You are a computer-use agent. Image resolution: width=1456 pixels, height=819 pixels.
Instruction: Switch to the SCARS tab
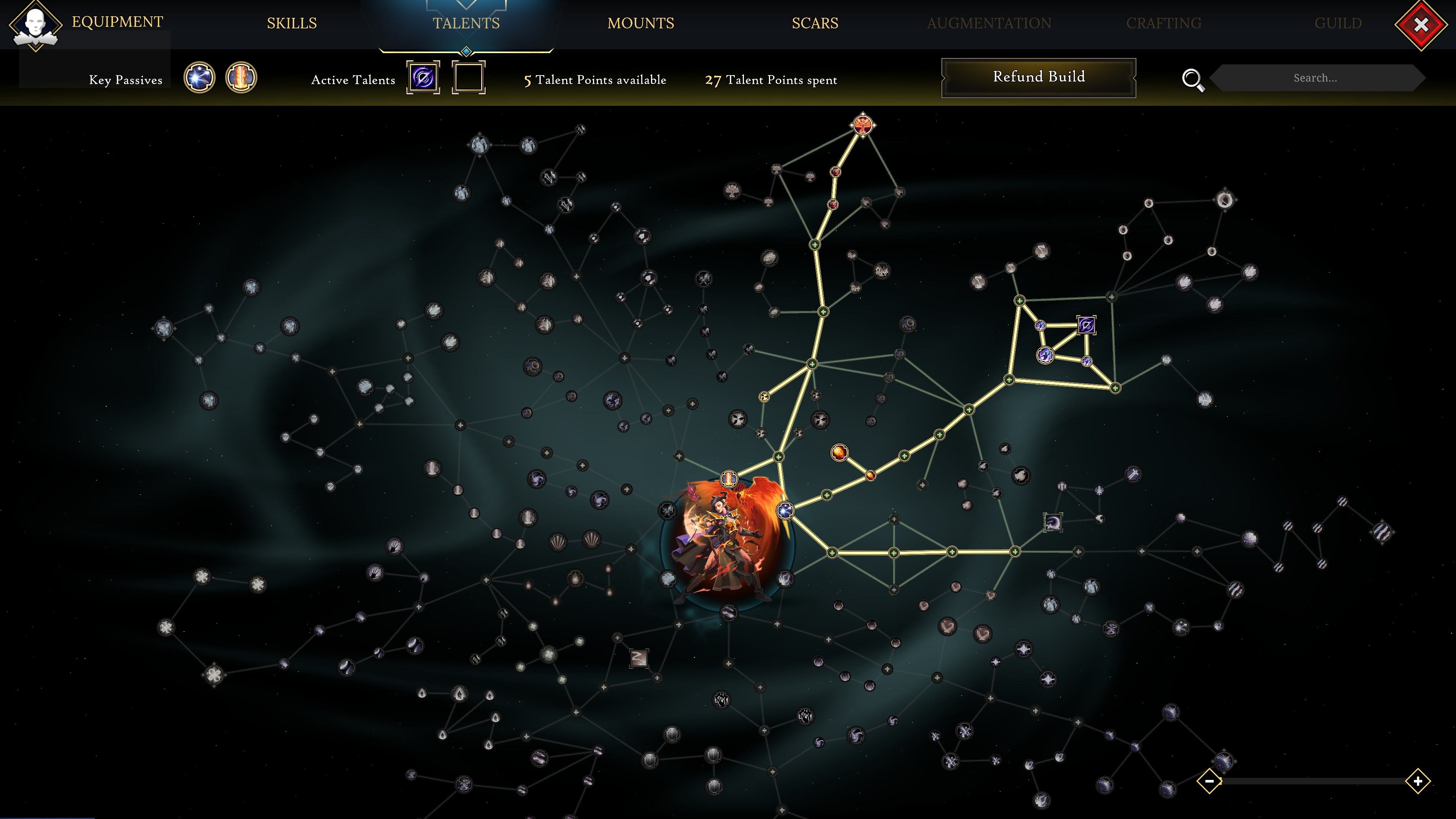point(815,23)
